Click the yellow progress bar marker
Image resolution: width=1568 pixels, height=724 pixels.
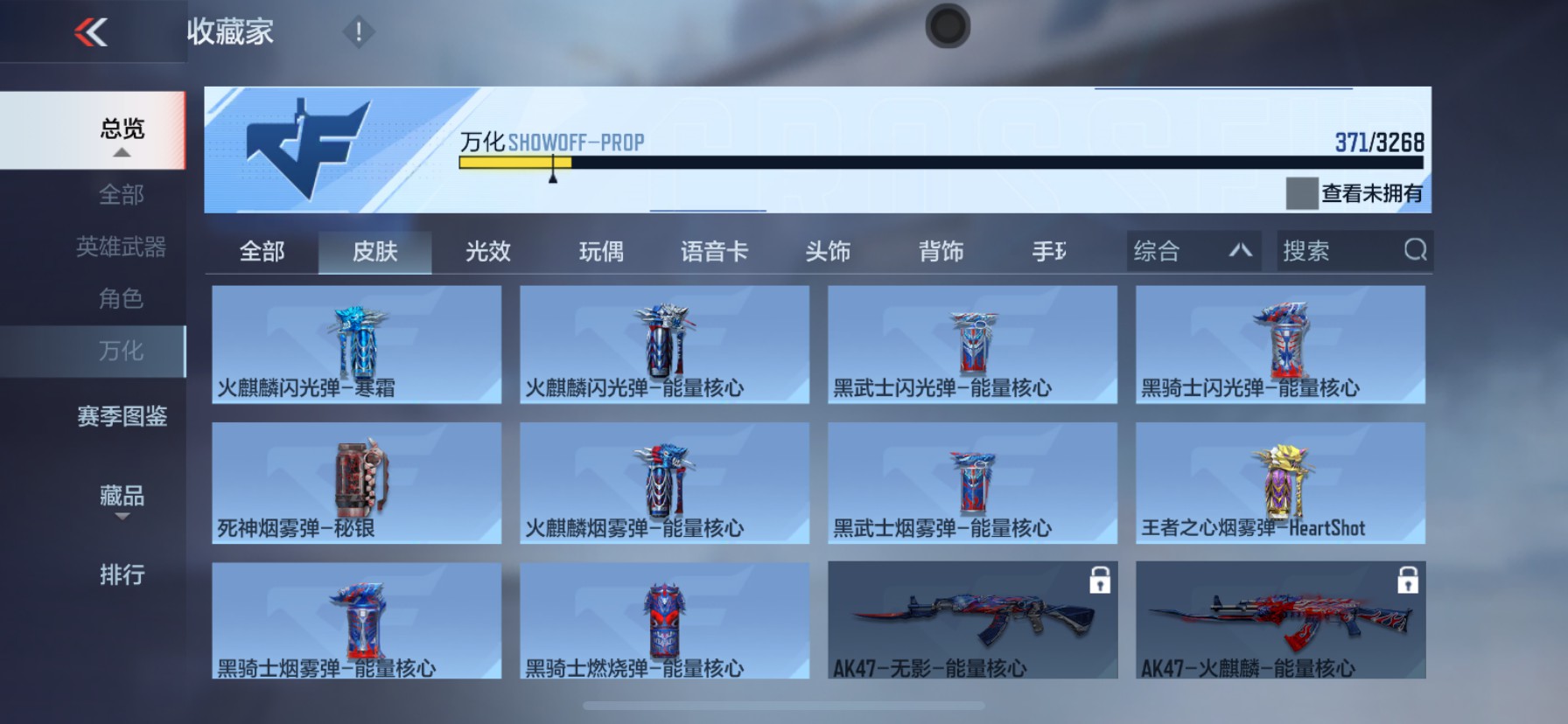point(553,171)
